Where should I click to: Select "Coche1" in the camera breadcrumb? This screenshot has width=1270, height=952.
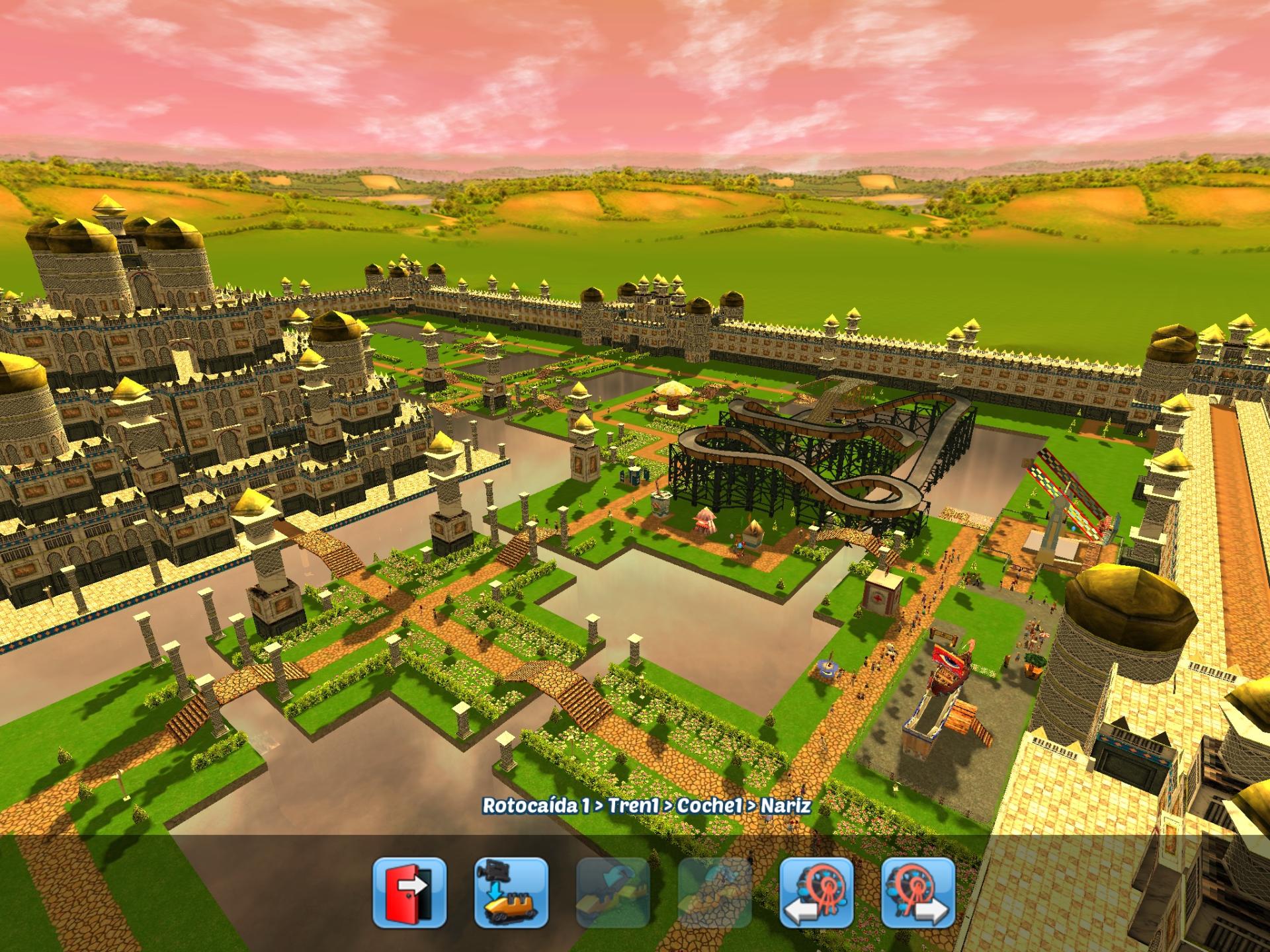click(709, 805)
